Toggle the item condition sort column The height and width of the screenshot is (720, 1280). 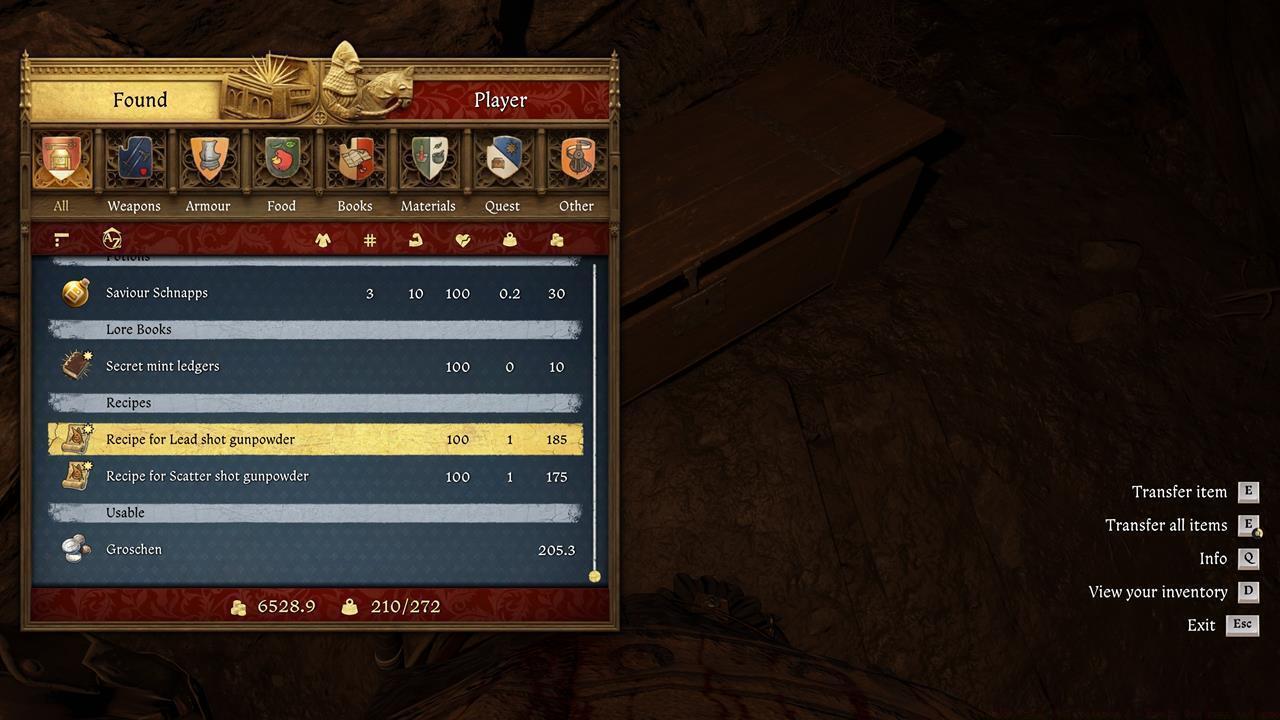coord(462,240)
